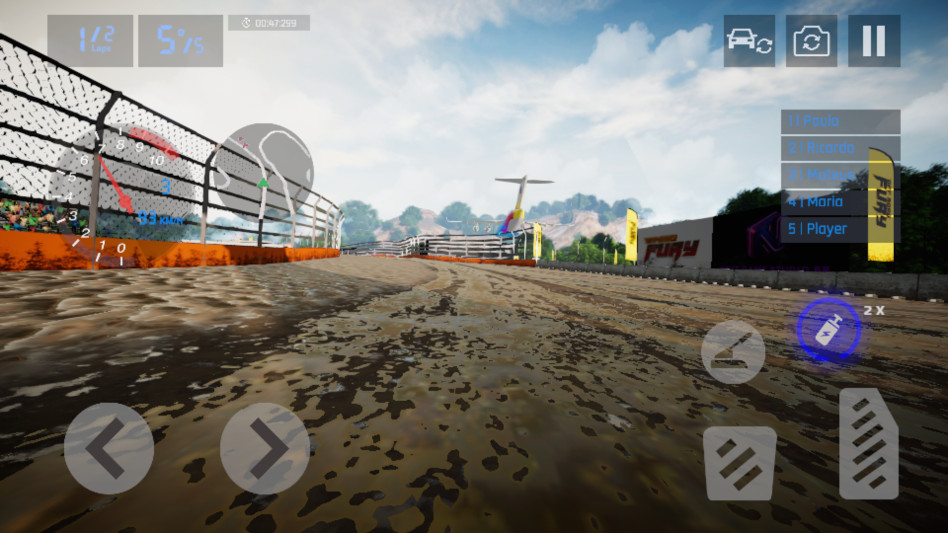Activate the nitro boost
Screen dimensions: 948x533
(x=828, y=329)
